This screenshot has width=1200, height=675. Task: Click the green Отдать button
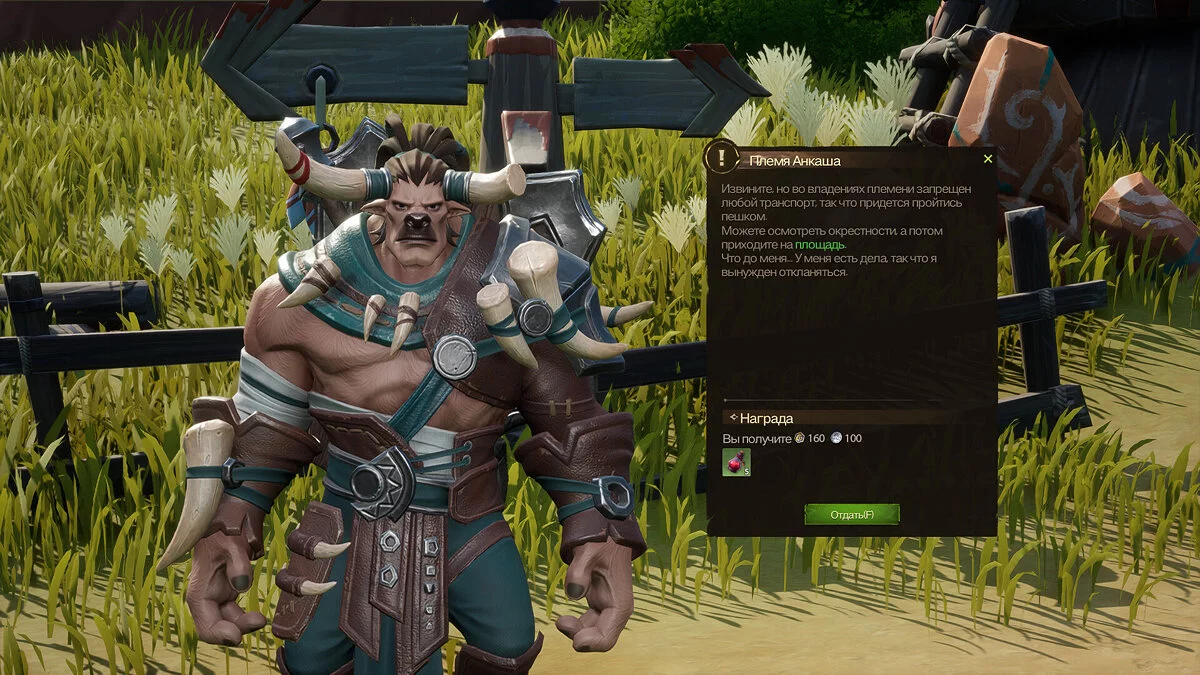pos(852,514)
